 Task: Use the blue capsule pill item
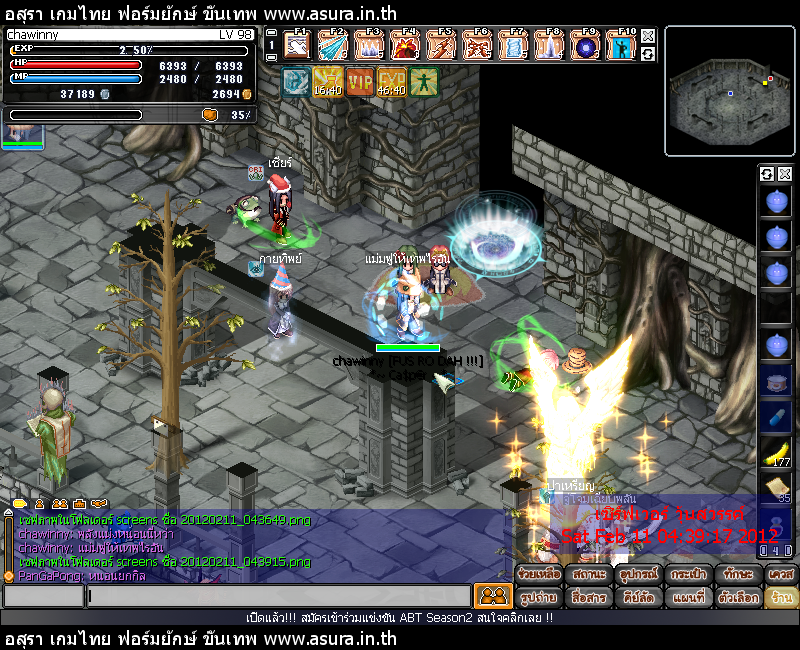(776, 416)
